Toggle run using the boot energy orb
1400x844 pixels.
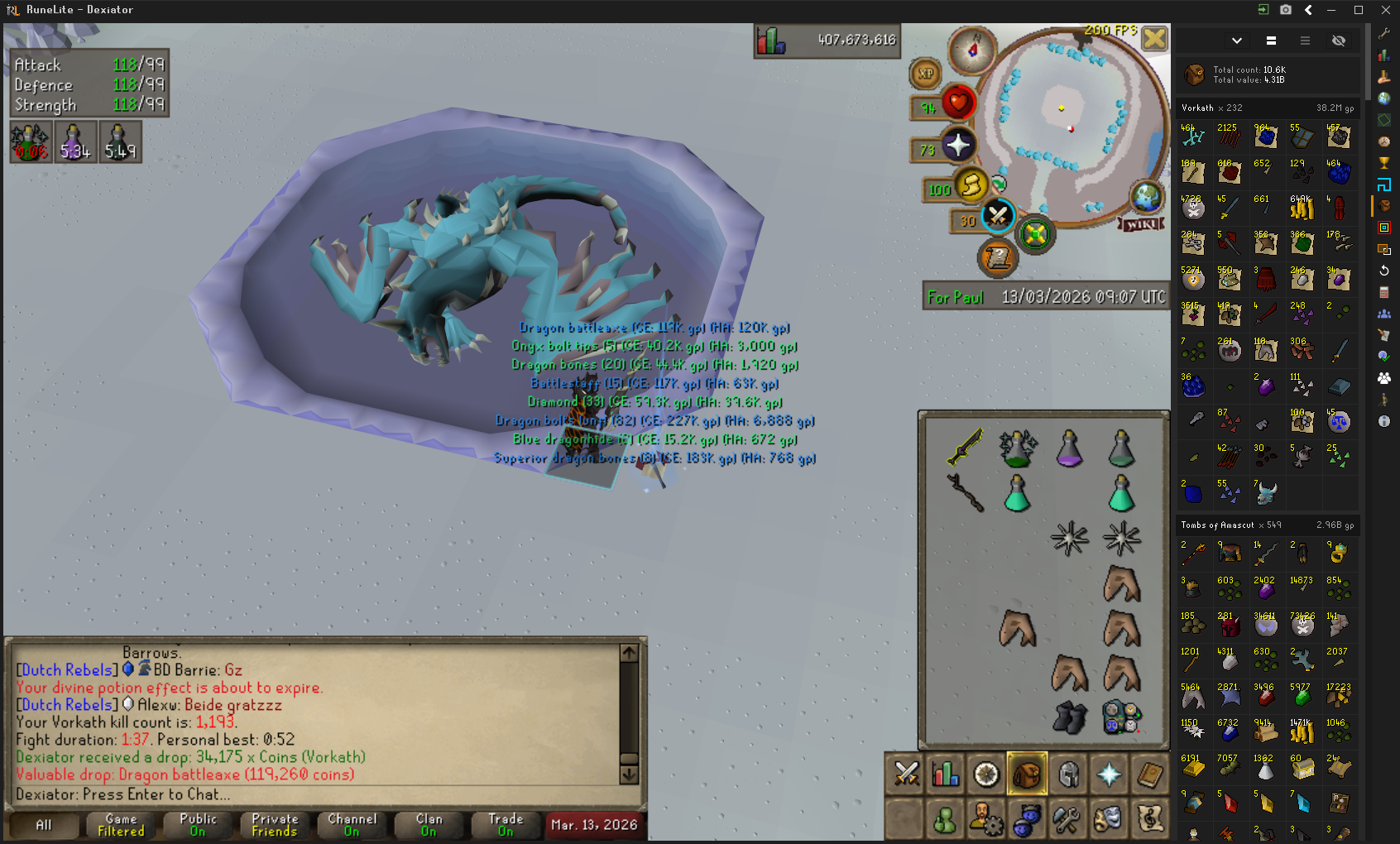[971, 184]
